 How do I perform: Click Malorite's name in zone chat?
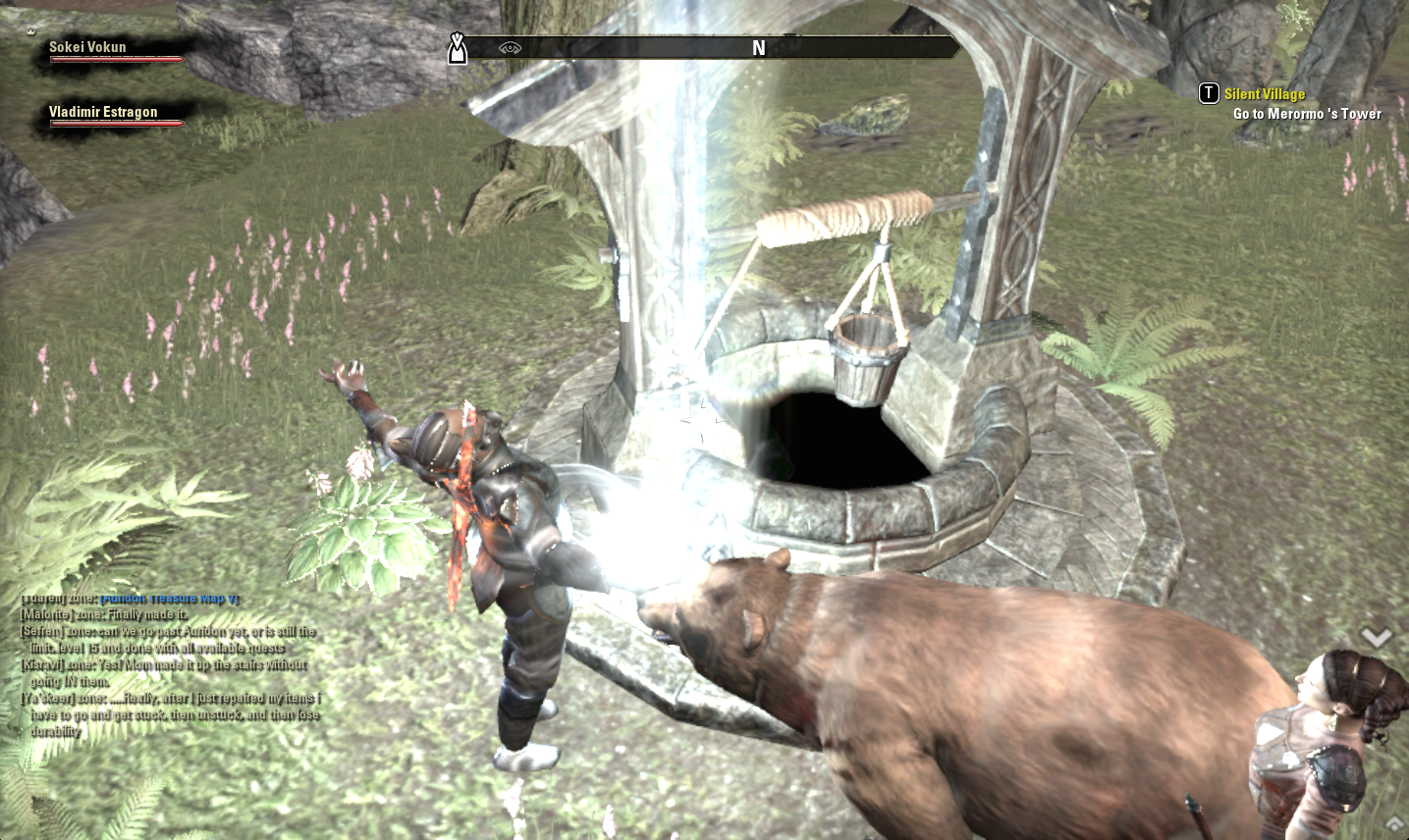click(x=46, y=614)
